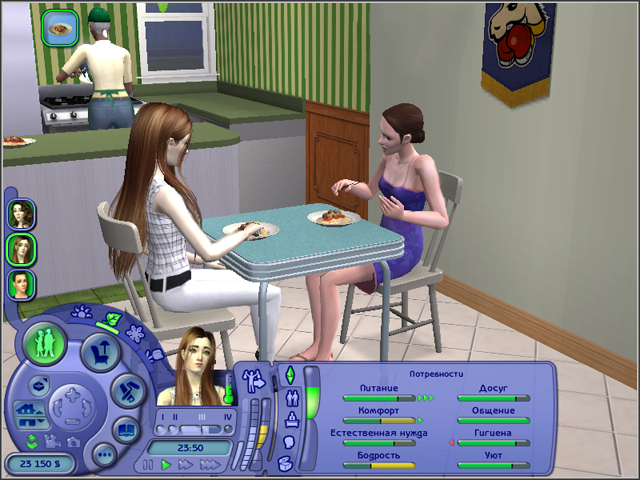Open Build mode with the saw and hammer icon
The image size is (640, 480).
pyautogui.click(x=127, y=390)
